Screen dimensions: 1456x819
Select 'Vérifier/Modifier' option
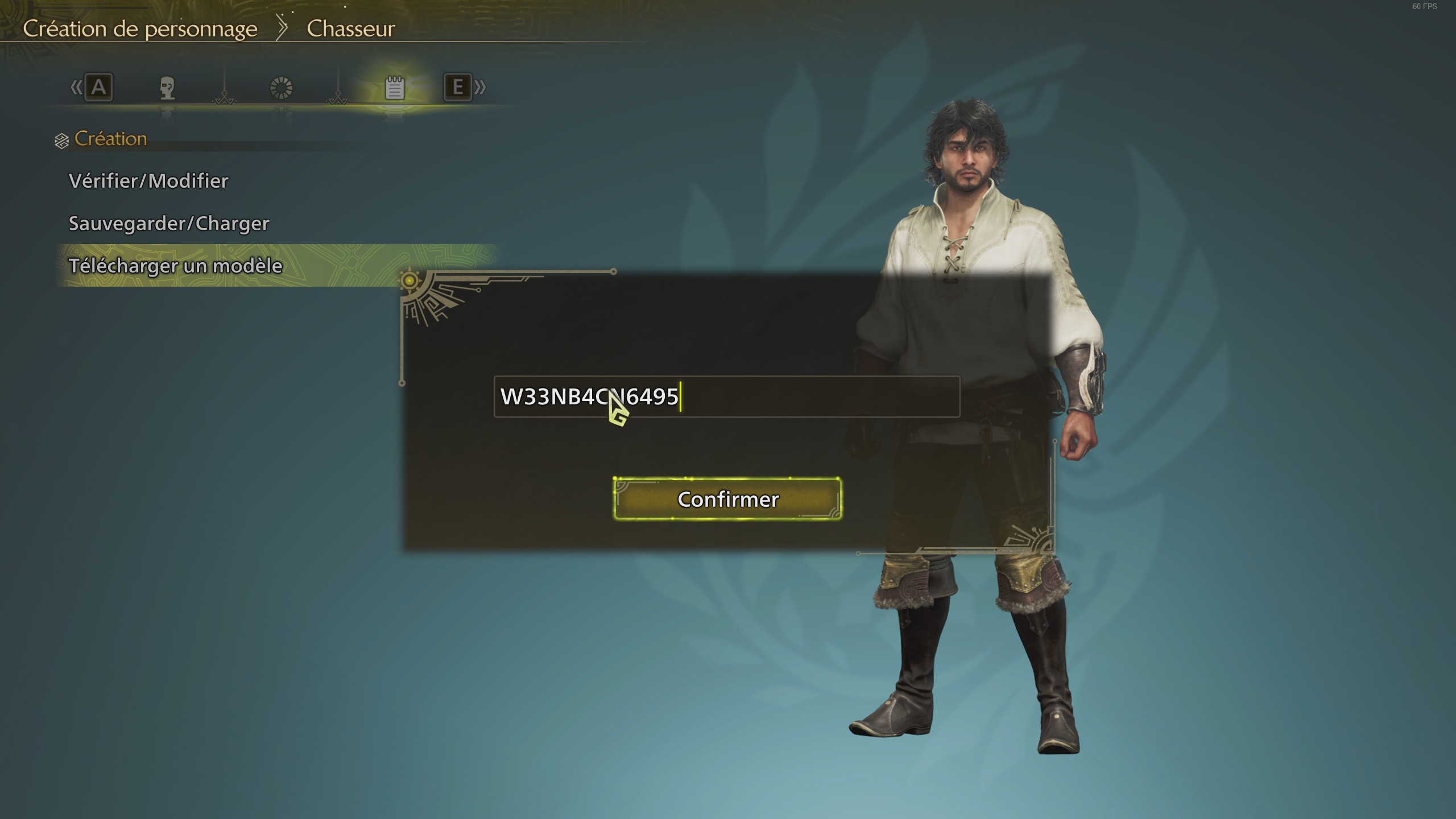tap(148, 181)
